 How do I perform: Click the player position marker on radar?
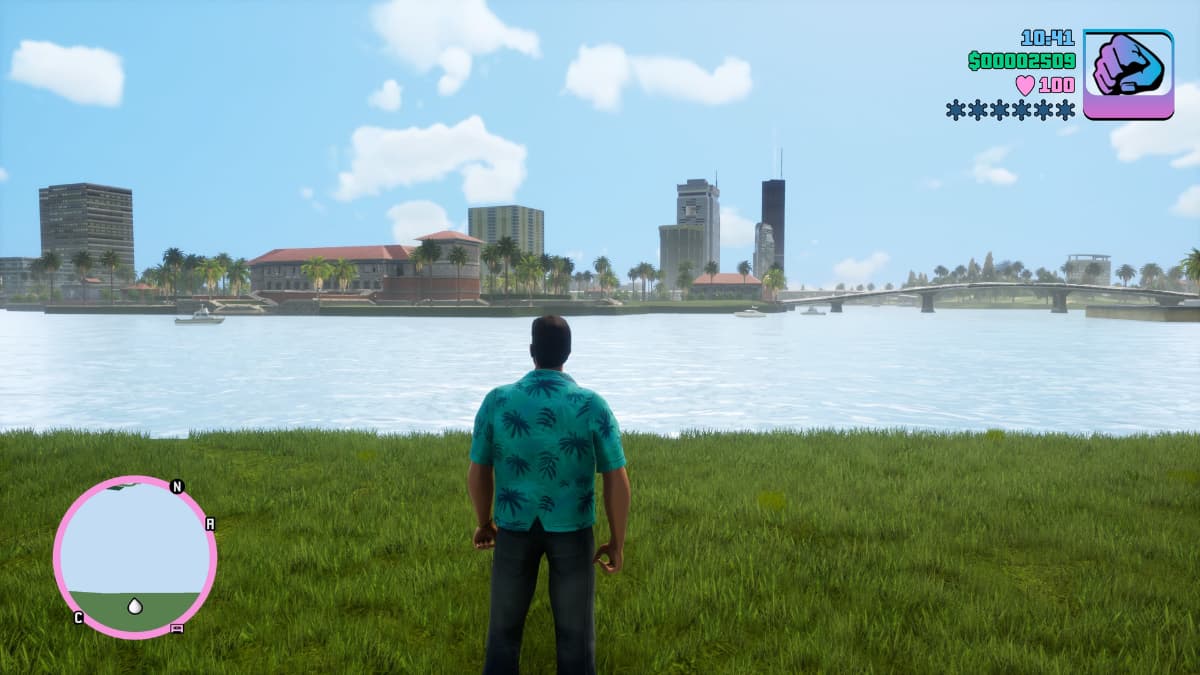pos(135,606)
